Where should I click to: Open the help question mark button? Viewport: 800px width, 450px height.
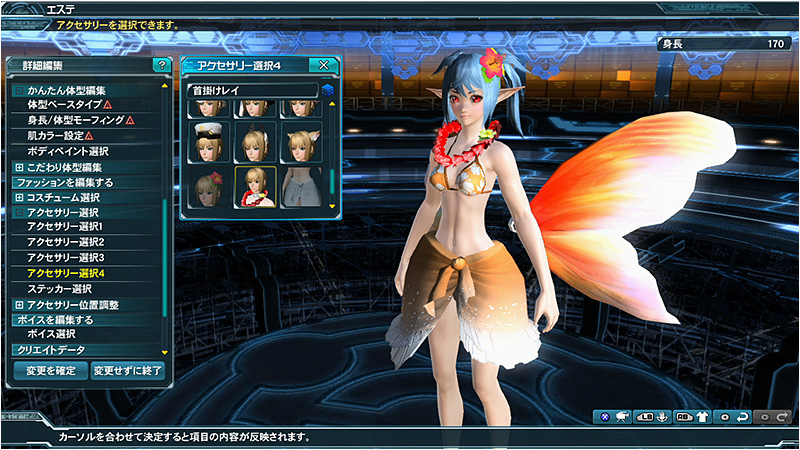coord(160,65)
